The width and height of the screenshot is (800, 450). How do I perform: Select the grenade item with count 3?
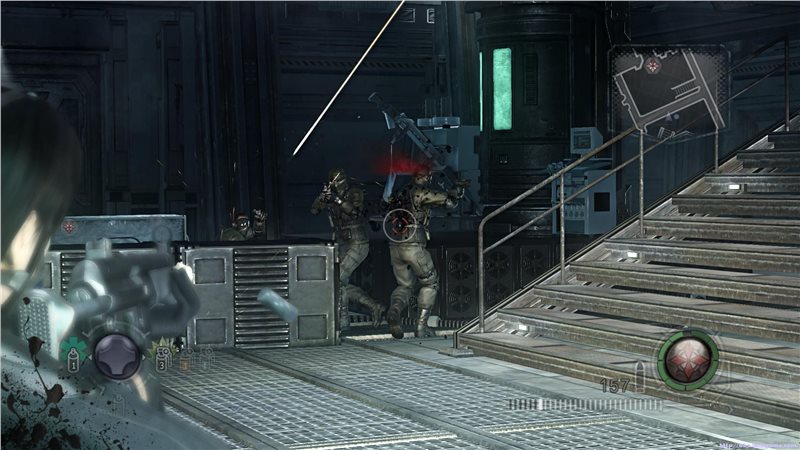click(x=161, y=353)
